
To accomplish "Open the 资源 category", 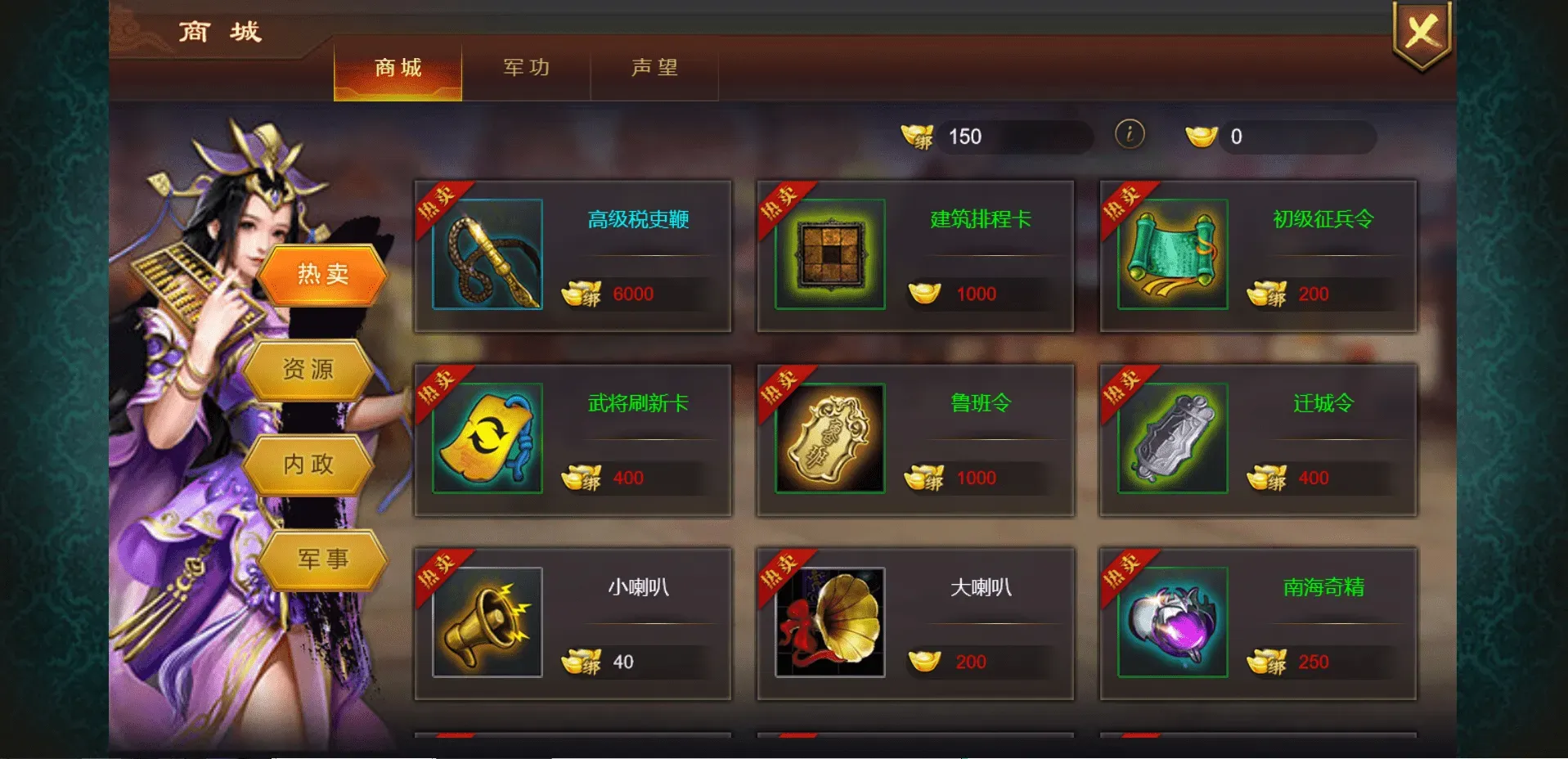I will click(309, 369).
